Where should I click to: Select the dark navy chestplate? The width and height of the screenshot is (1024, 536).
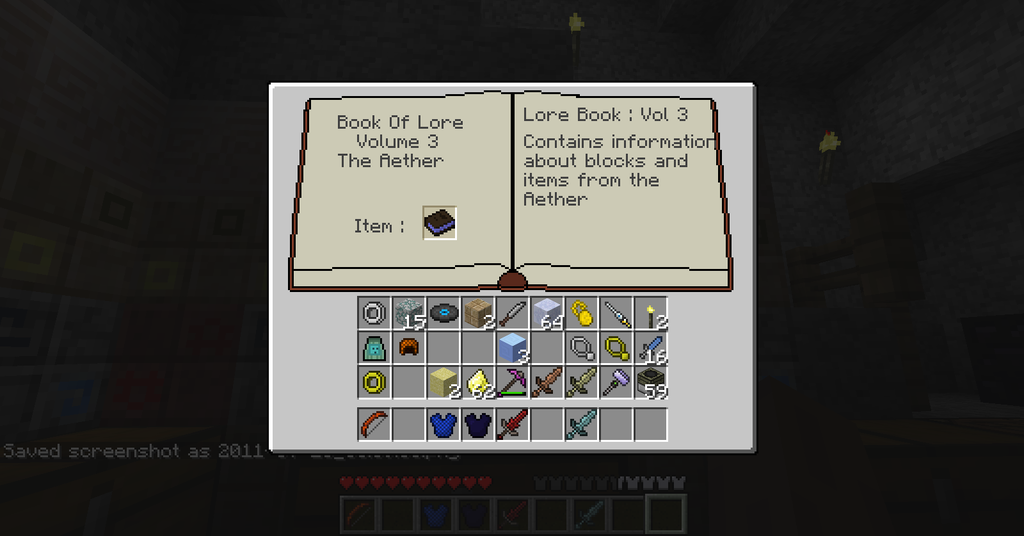coord(477,424)
